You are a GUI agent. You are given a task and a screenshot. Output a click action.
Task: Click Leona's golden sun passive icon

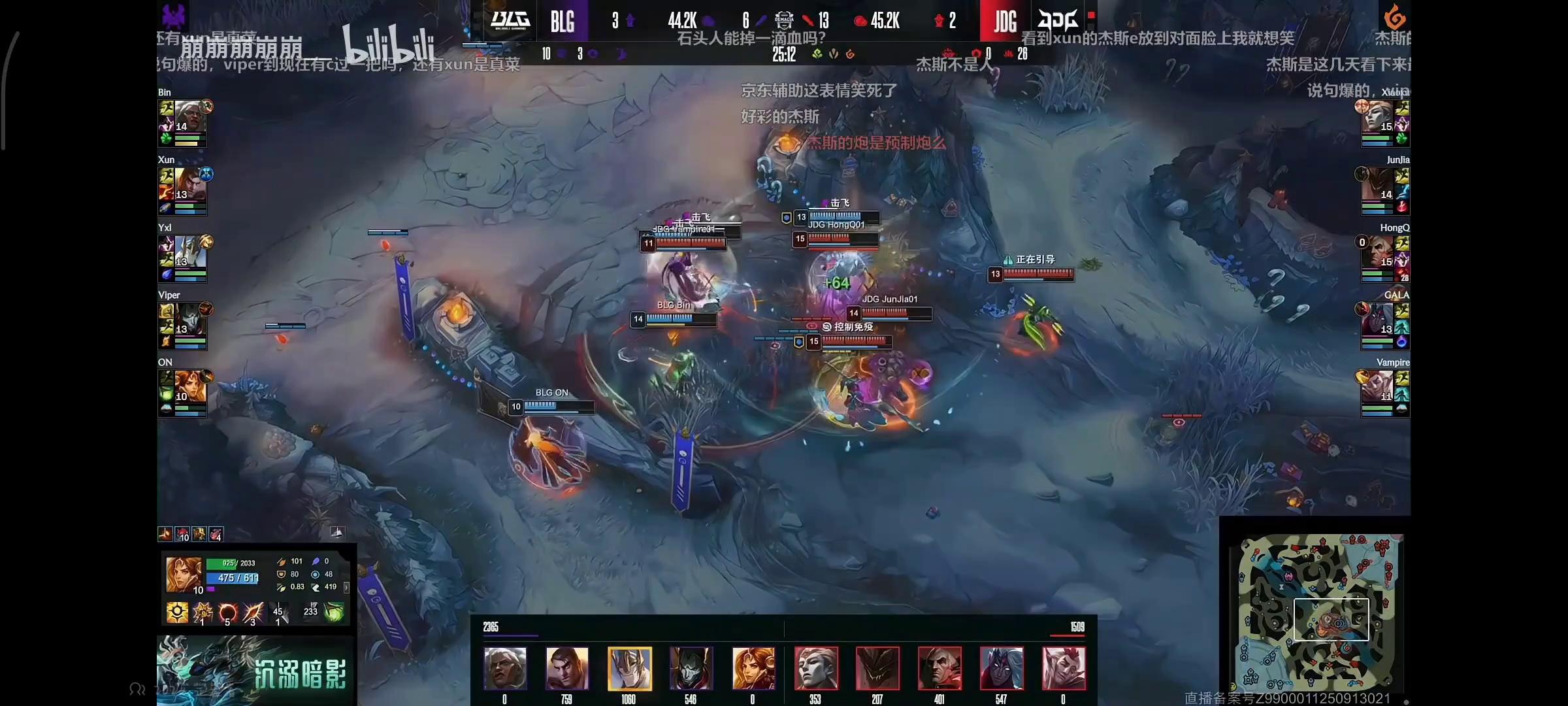pos(177,613)
